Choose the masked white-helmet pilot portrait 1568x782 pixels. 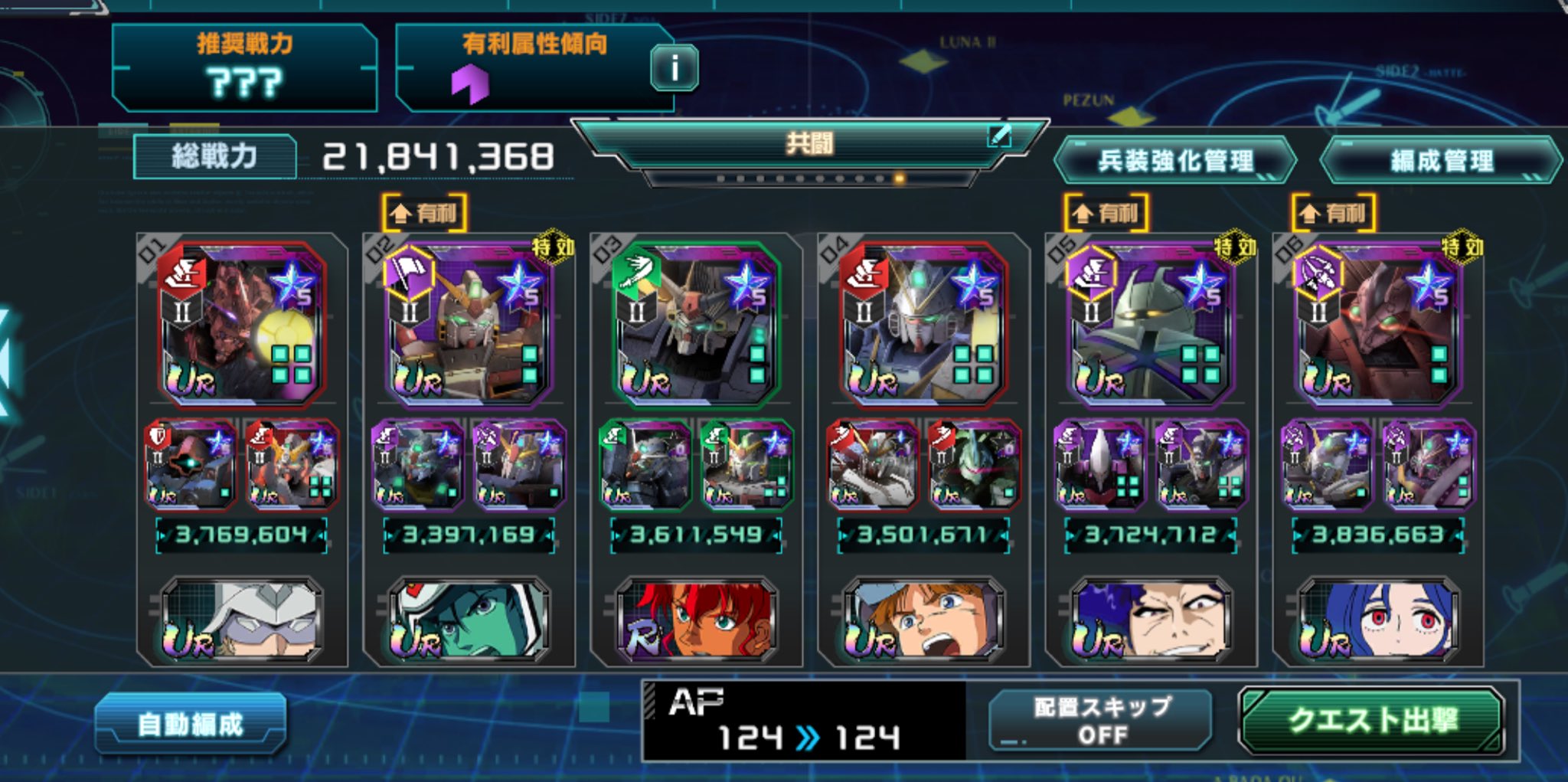pos(241,620)
